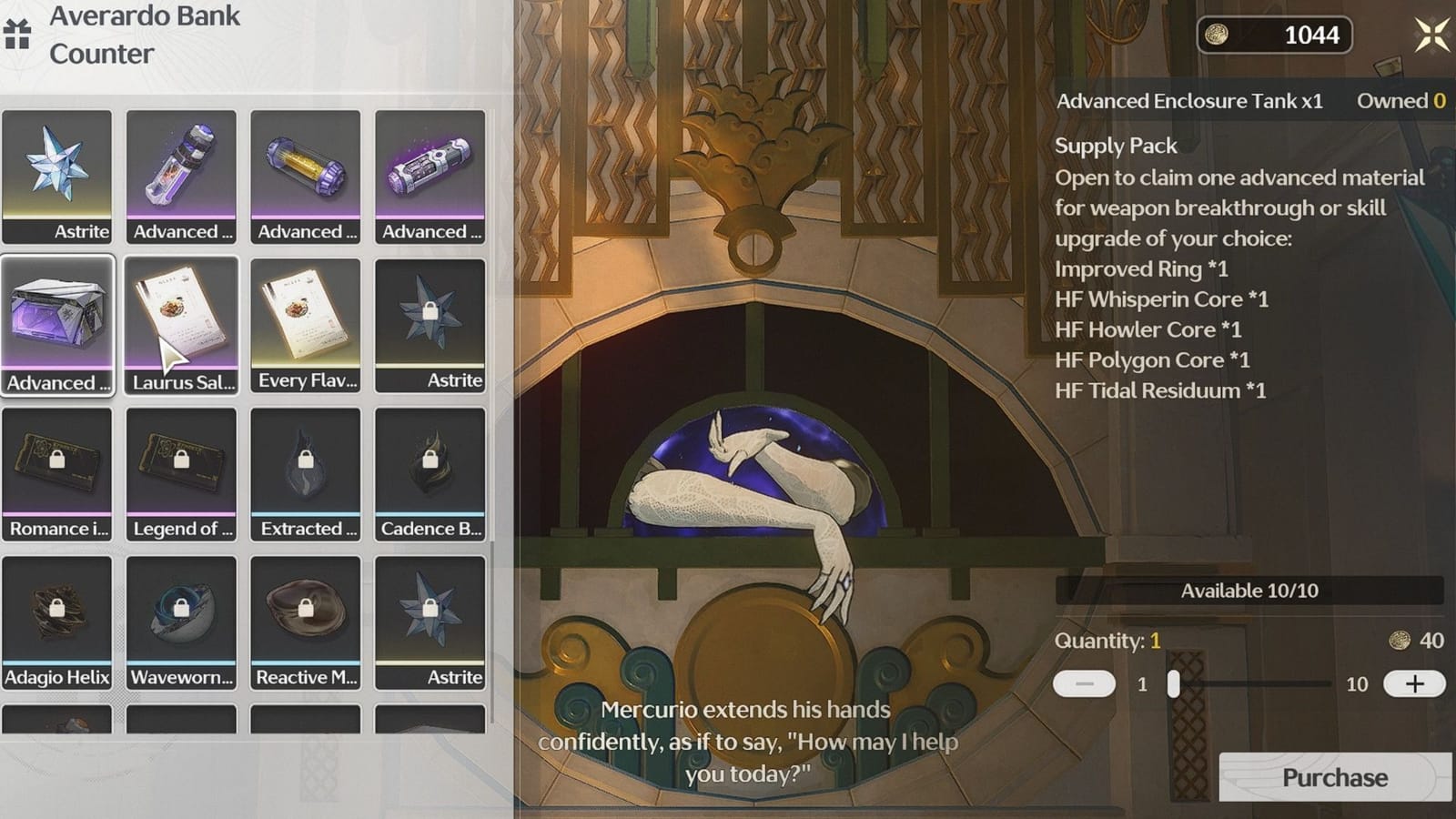Check the 1044 coin balance display
Image resolution: width=1456 pixels, height=819 pixels.
(x=1272, y=36)
